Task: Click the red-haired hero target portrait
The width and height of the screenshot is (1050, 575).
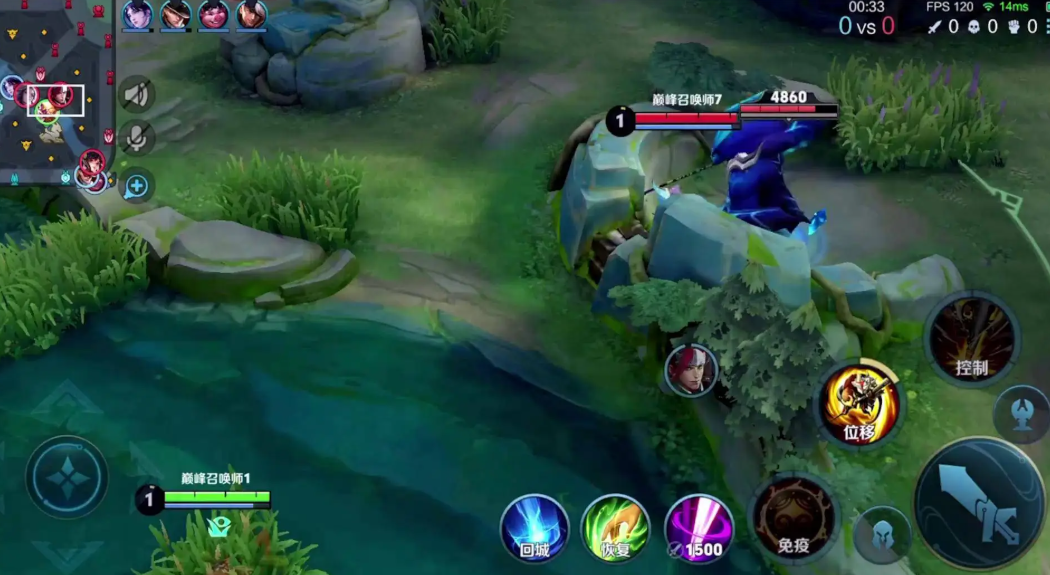Action: (x=691, y=370)
